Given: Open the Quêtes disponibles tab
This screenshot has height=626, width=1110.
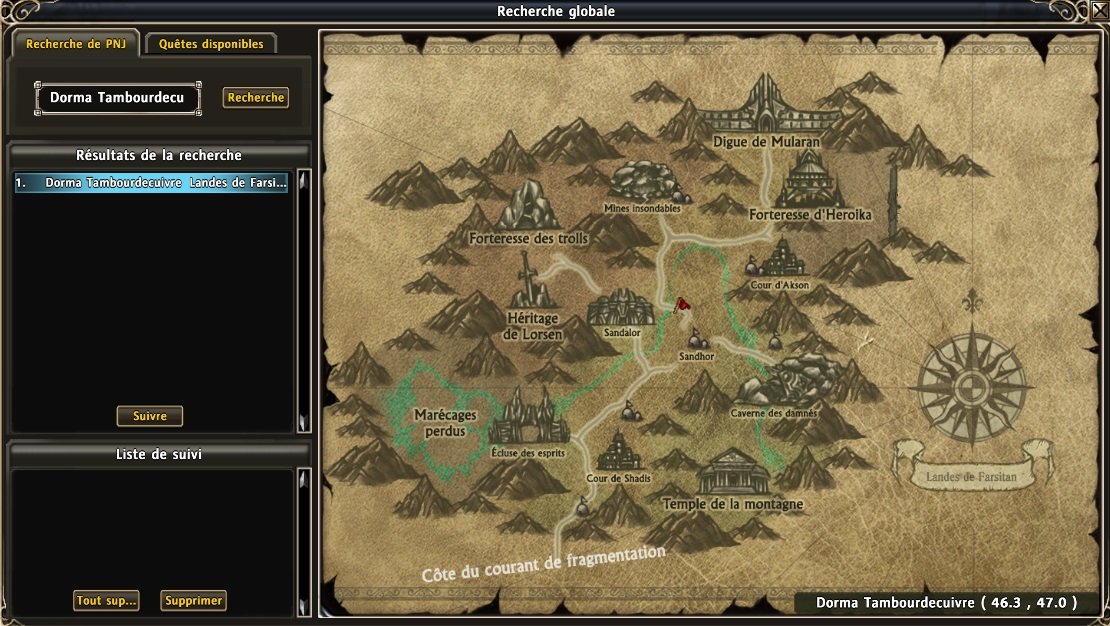Looking at the screenshot, I should 211,44.
